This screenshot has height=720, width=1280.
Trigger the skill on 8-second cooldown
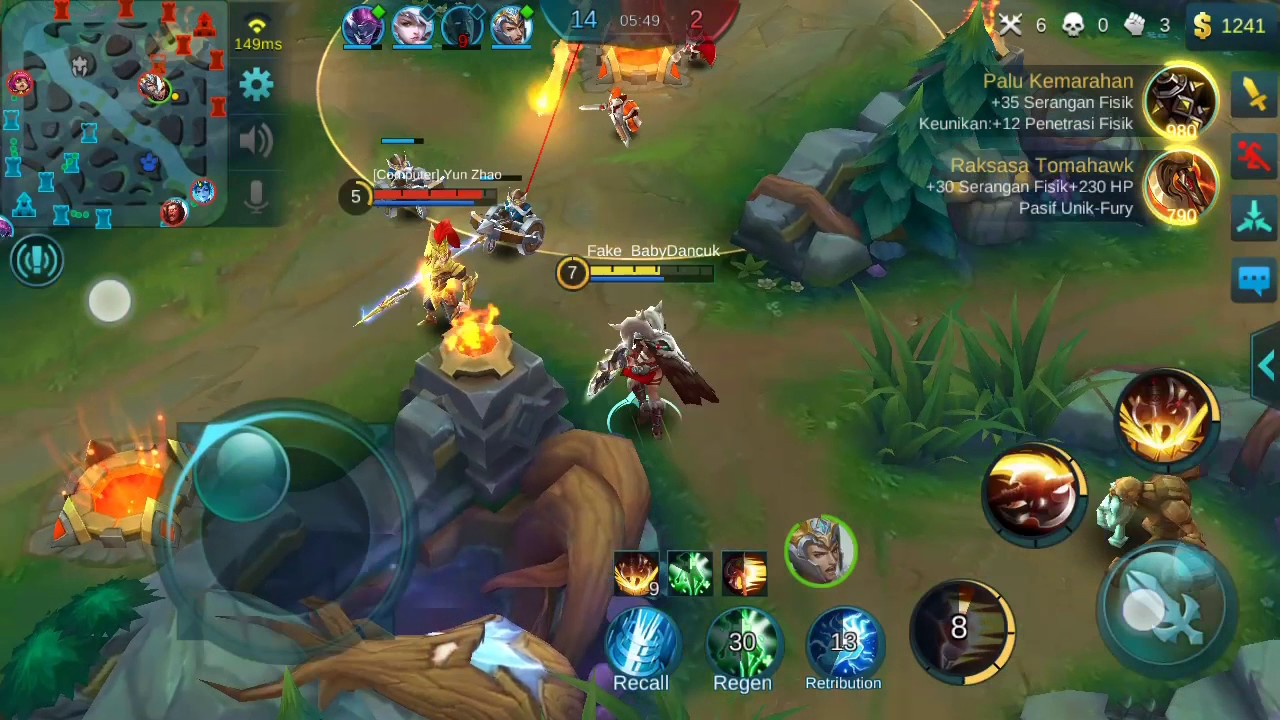click(961, 630)
